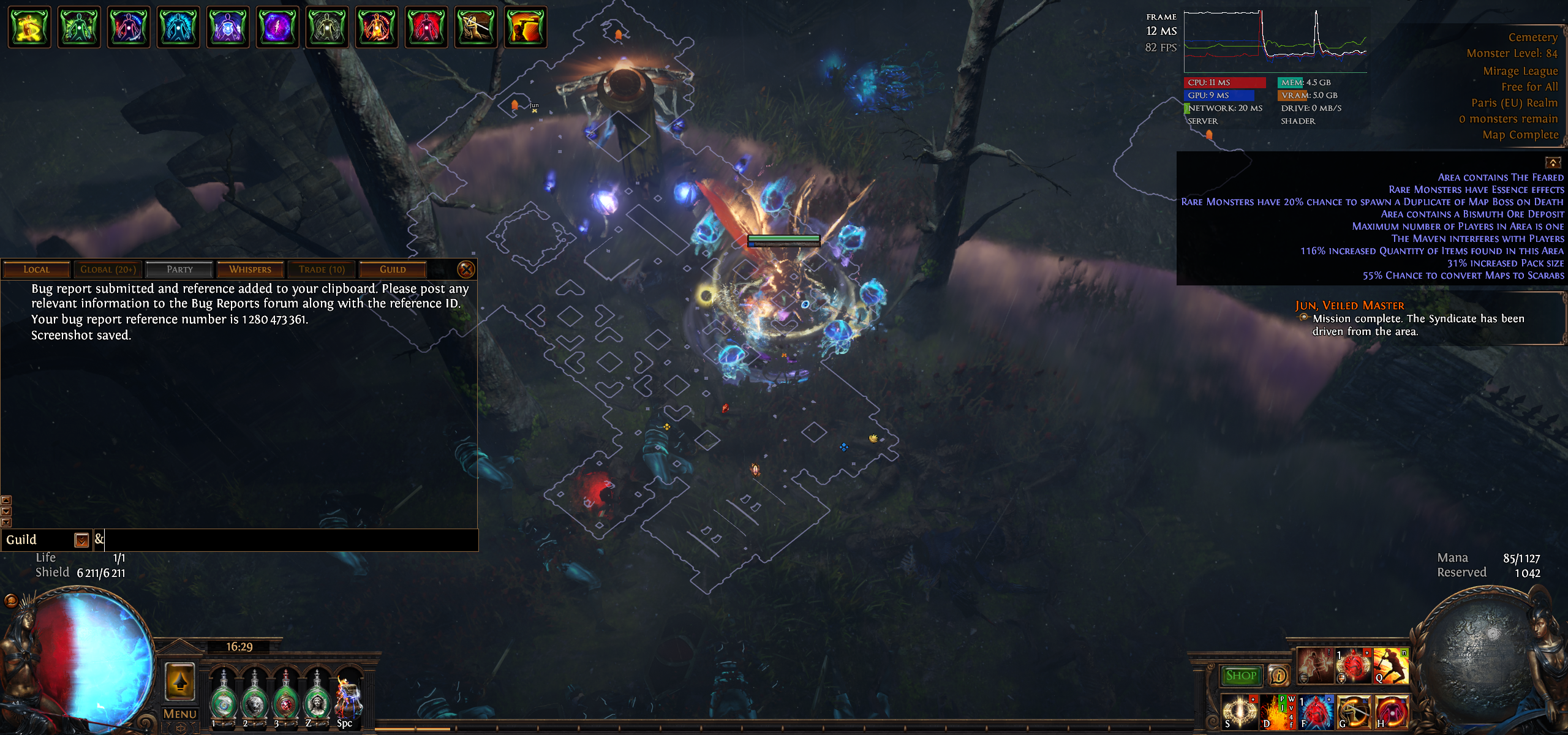Show the Whispers chat tab
This screenshot has height=735, width=1568.
point(250,269)
